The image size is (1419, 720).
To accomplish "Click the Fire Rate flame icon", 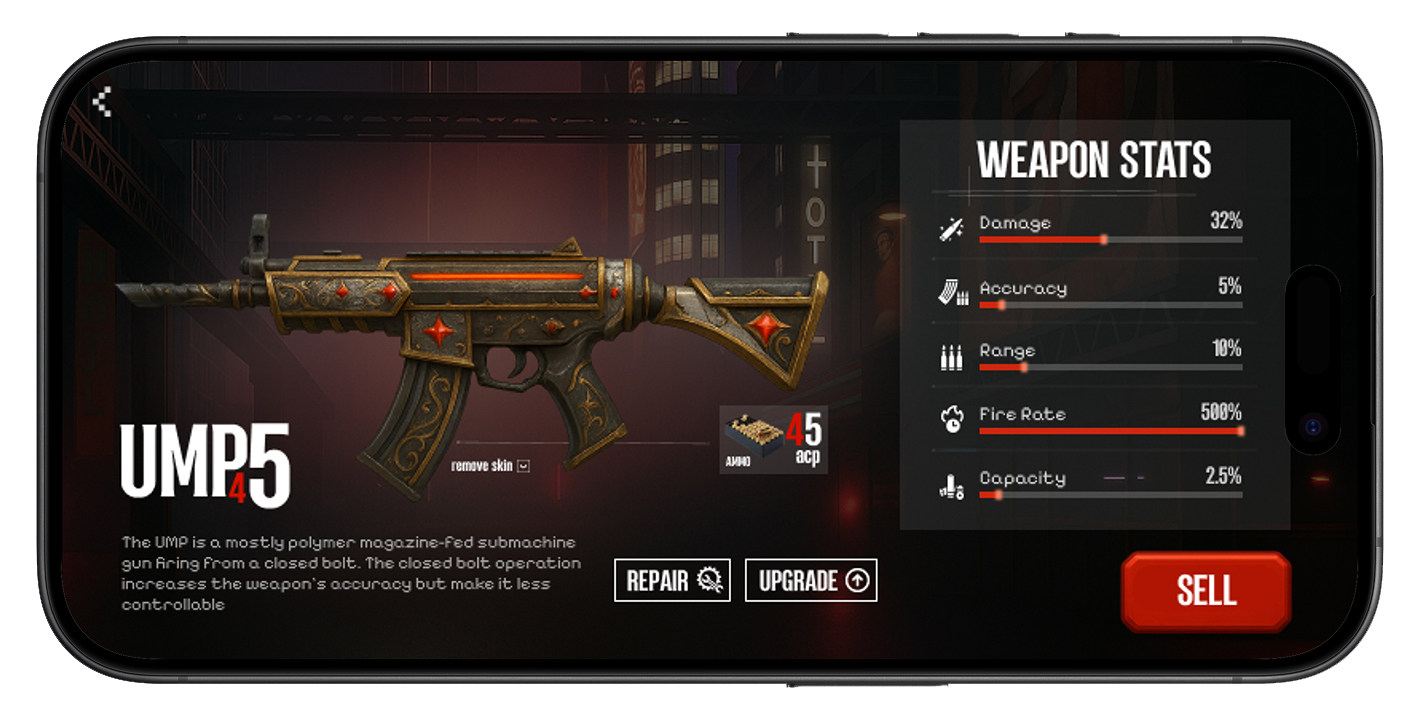I will [x=954, y=417].
